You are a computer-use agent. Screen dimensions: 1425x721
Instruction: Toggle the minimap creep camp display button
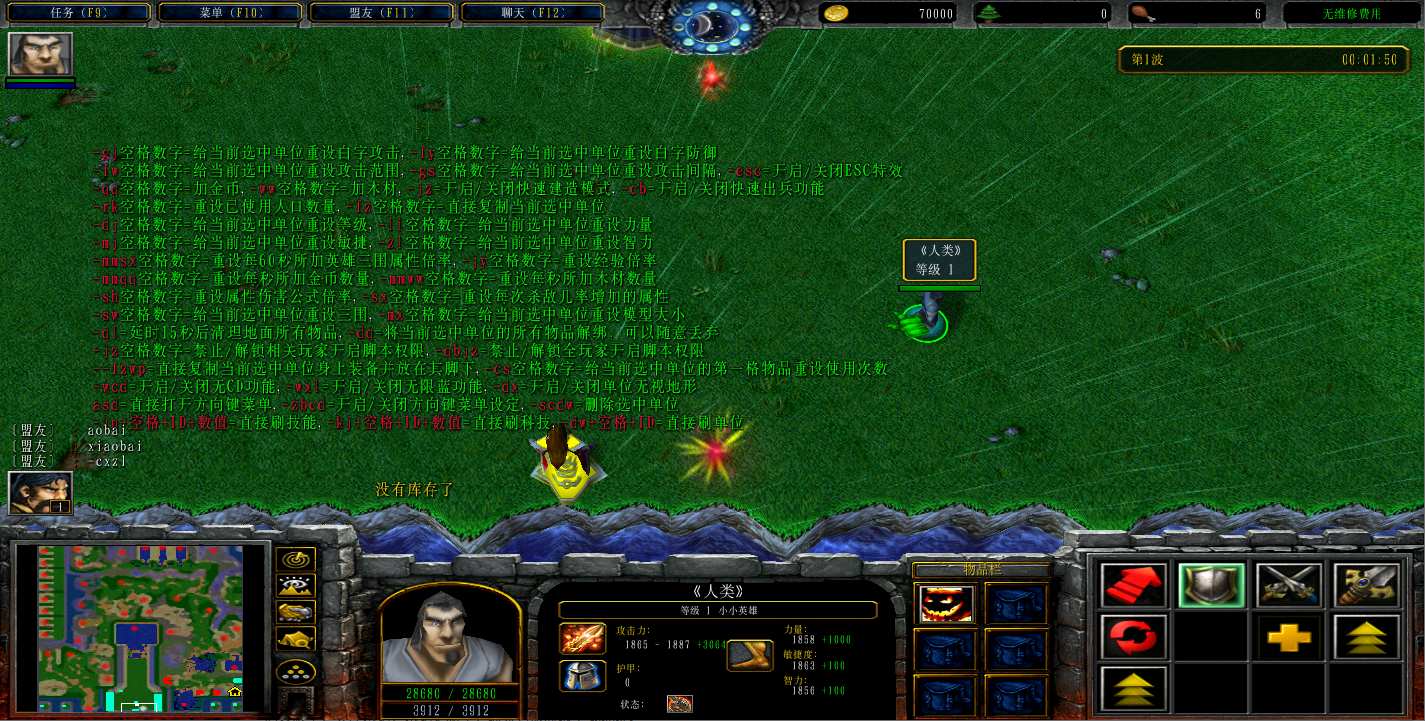[x=298, y=638]
